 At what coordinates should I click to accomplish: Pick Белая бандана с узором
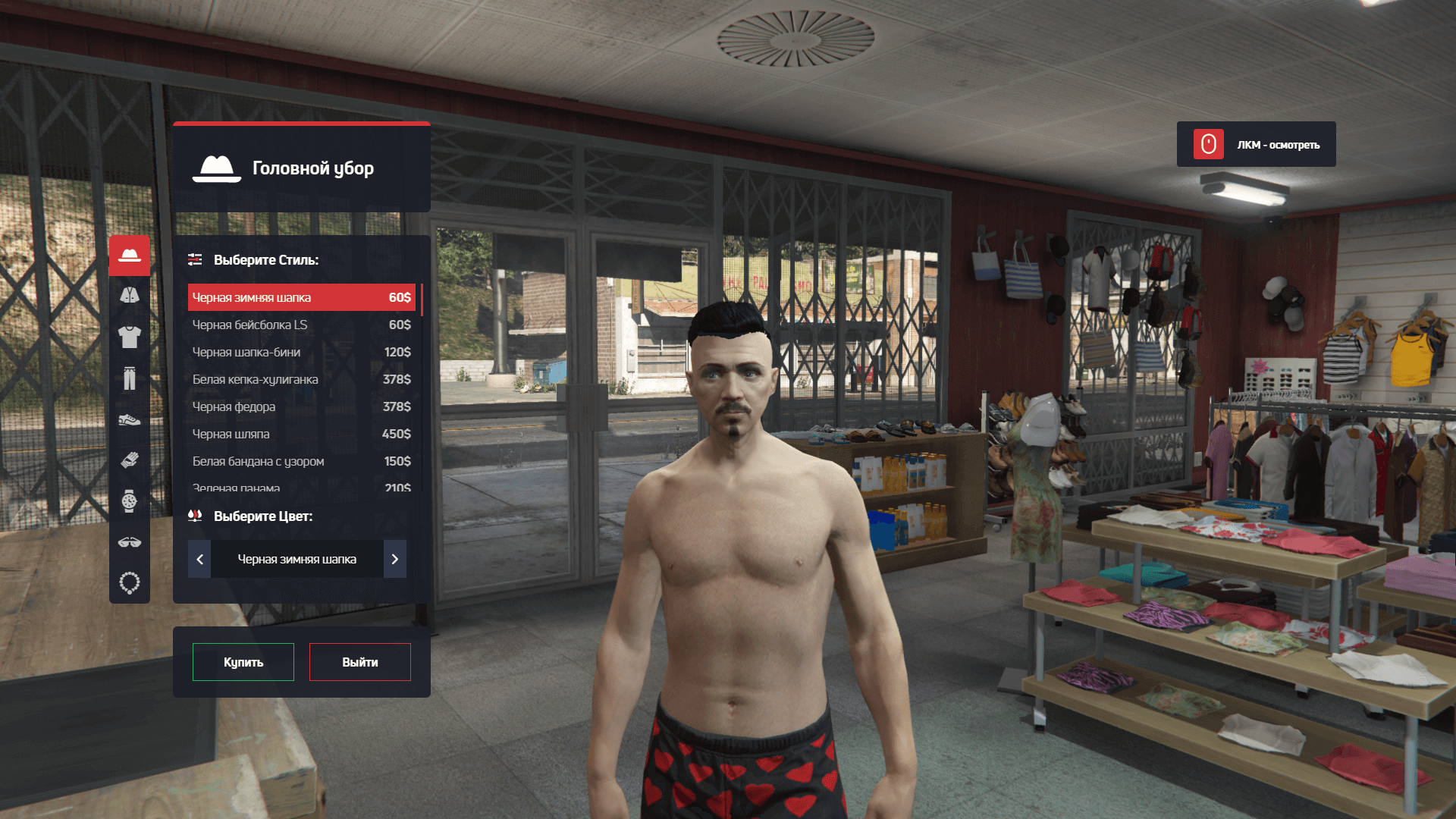[301, 461]
